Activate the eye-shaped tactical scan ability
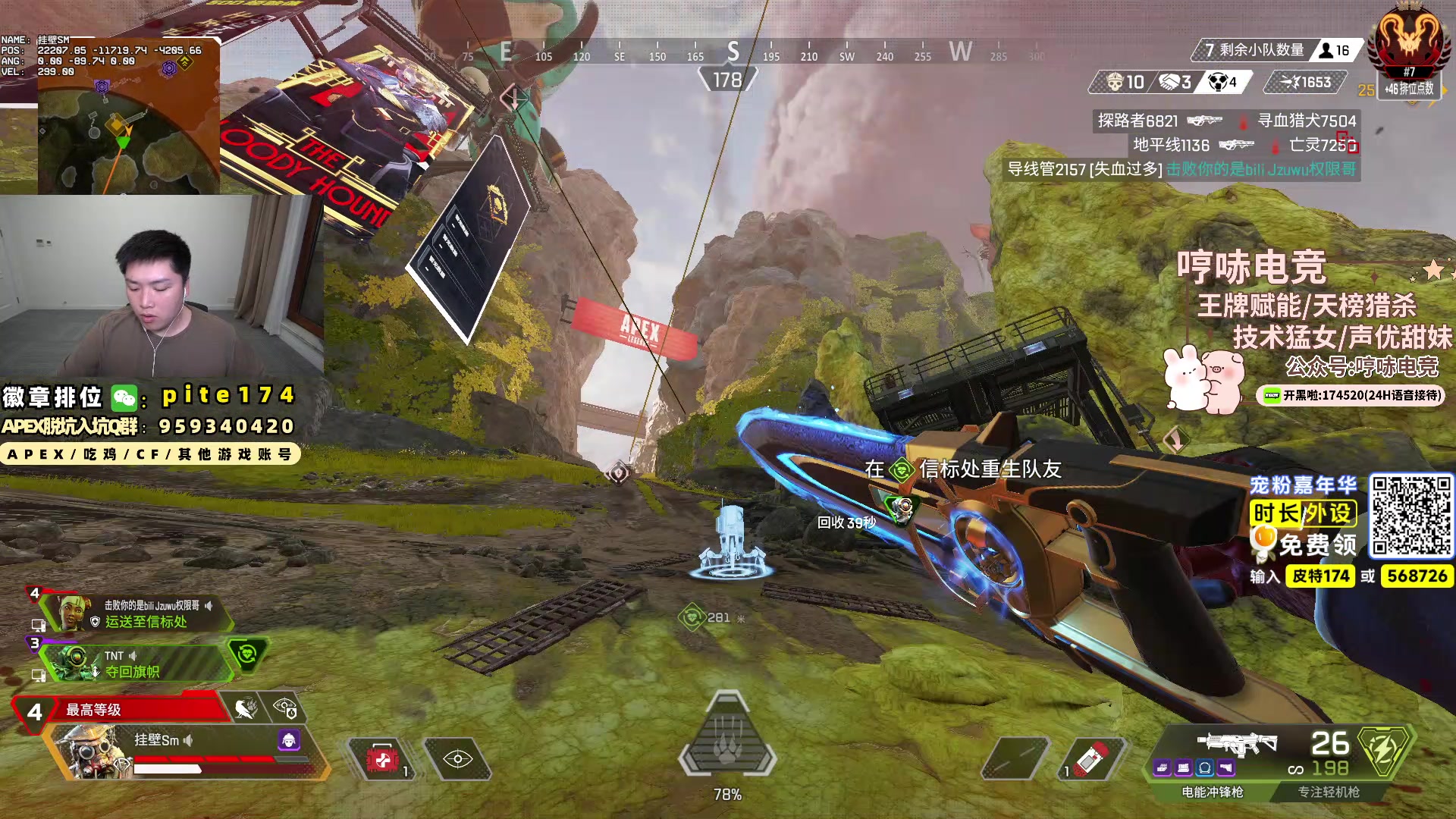 point(457,759)
